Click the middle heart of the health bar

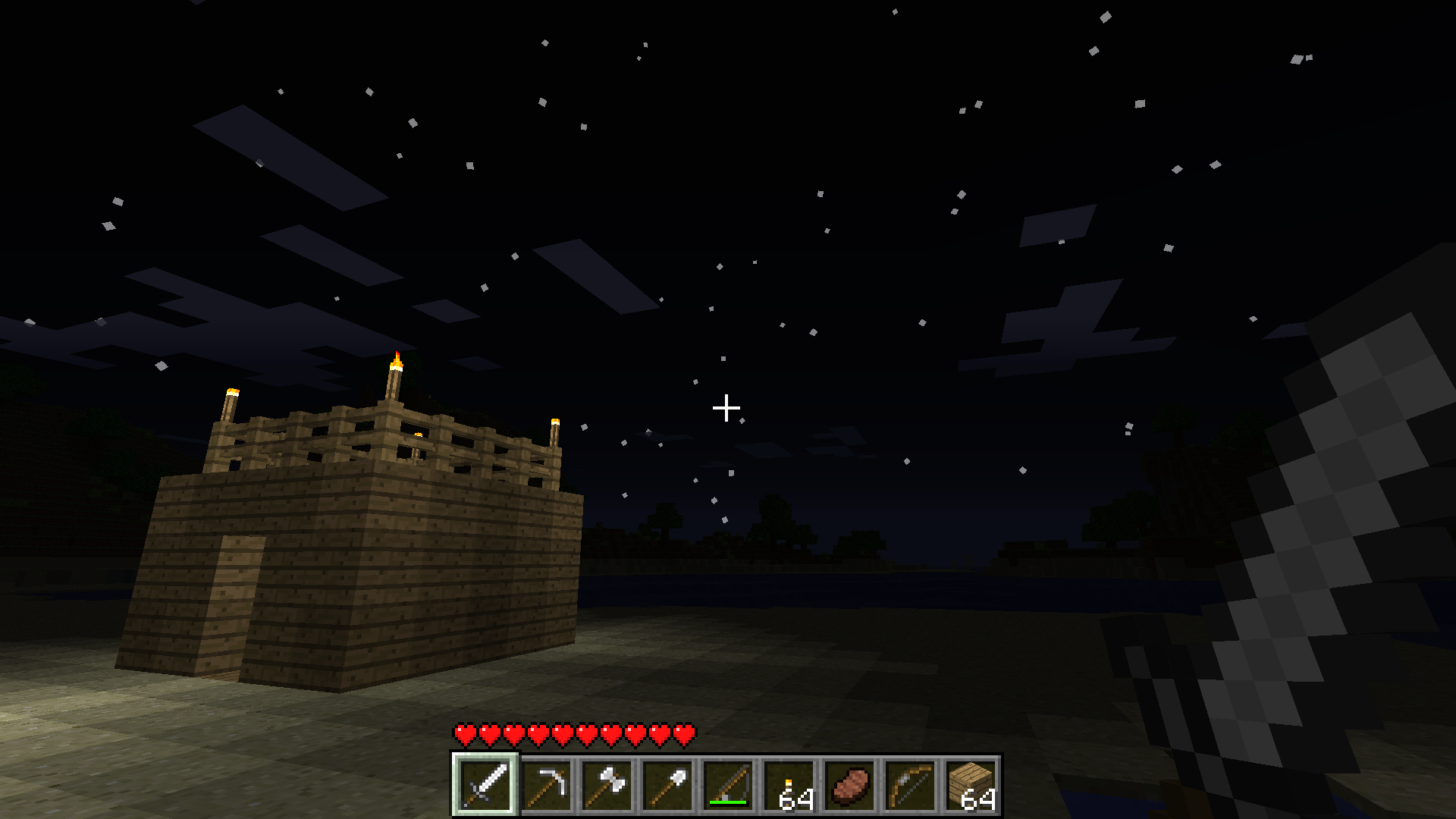click(573, 734)
